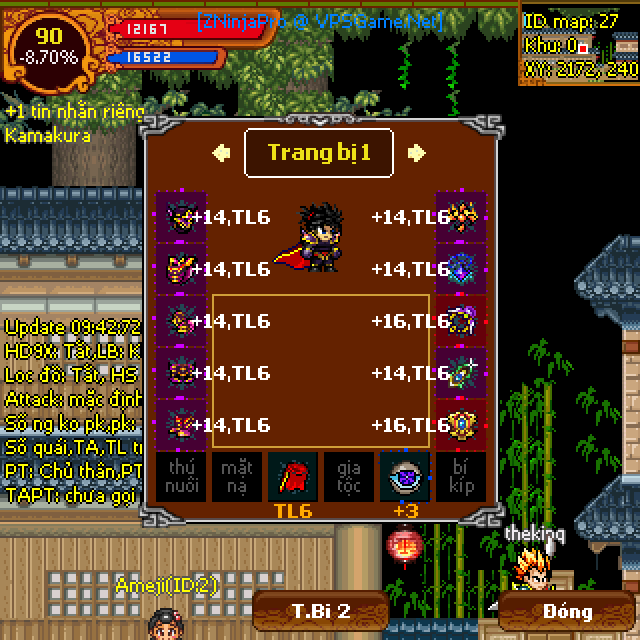Open the empty mặt nạ mask slot

coord(237,476)
